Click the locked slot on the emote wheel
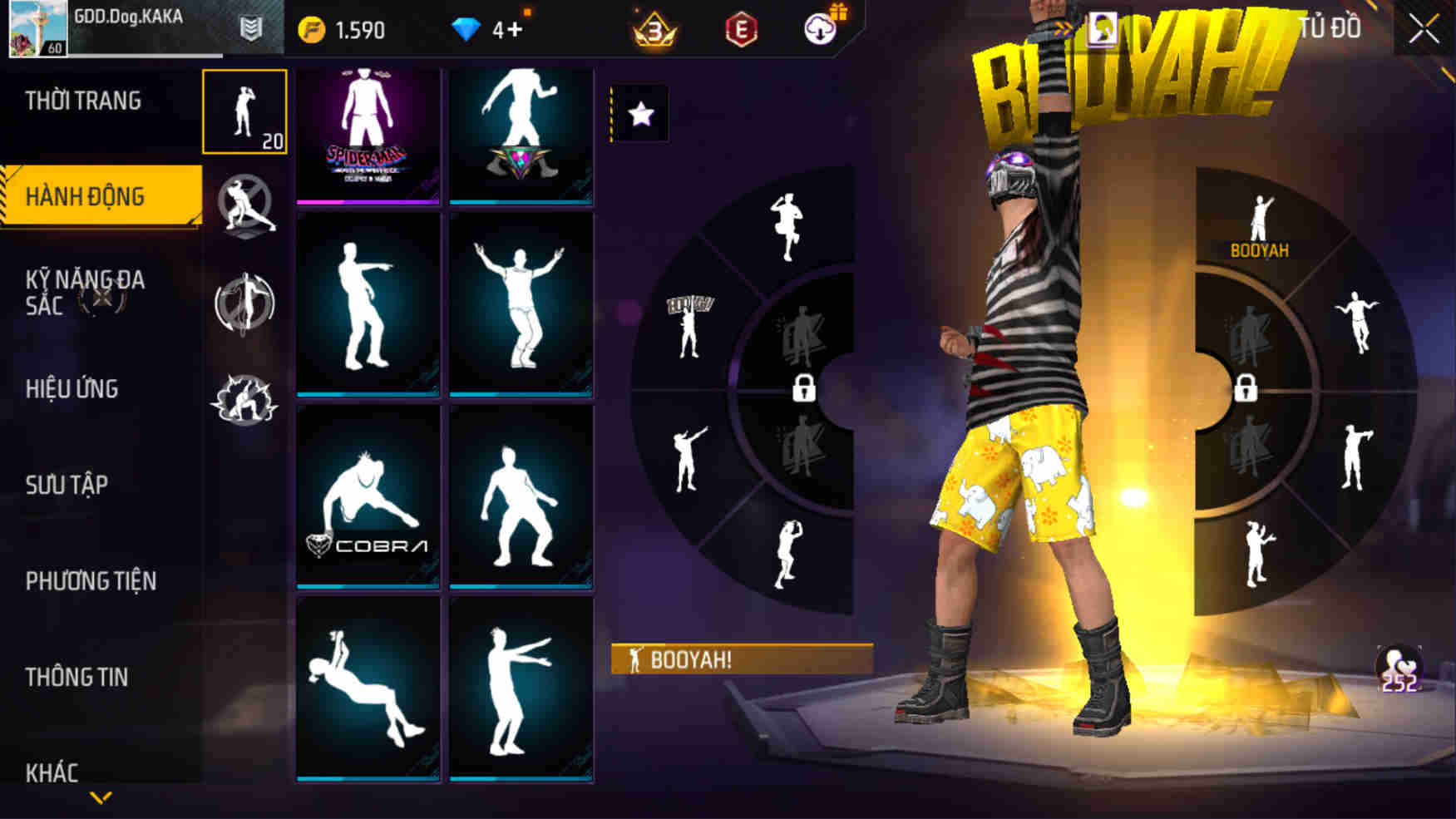1456x819 pixels. tap(803, 389)
